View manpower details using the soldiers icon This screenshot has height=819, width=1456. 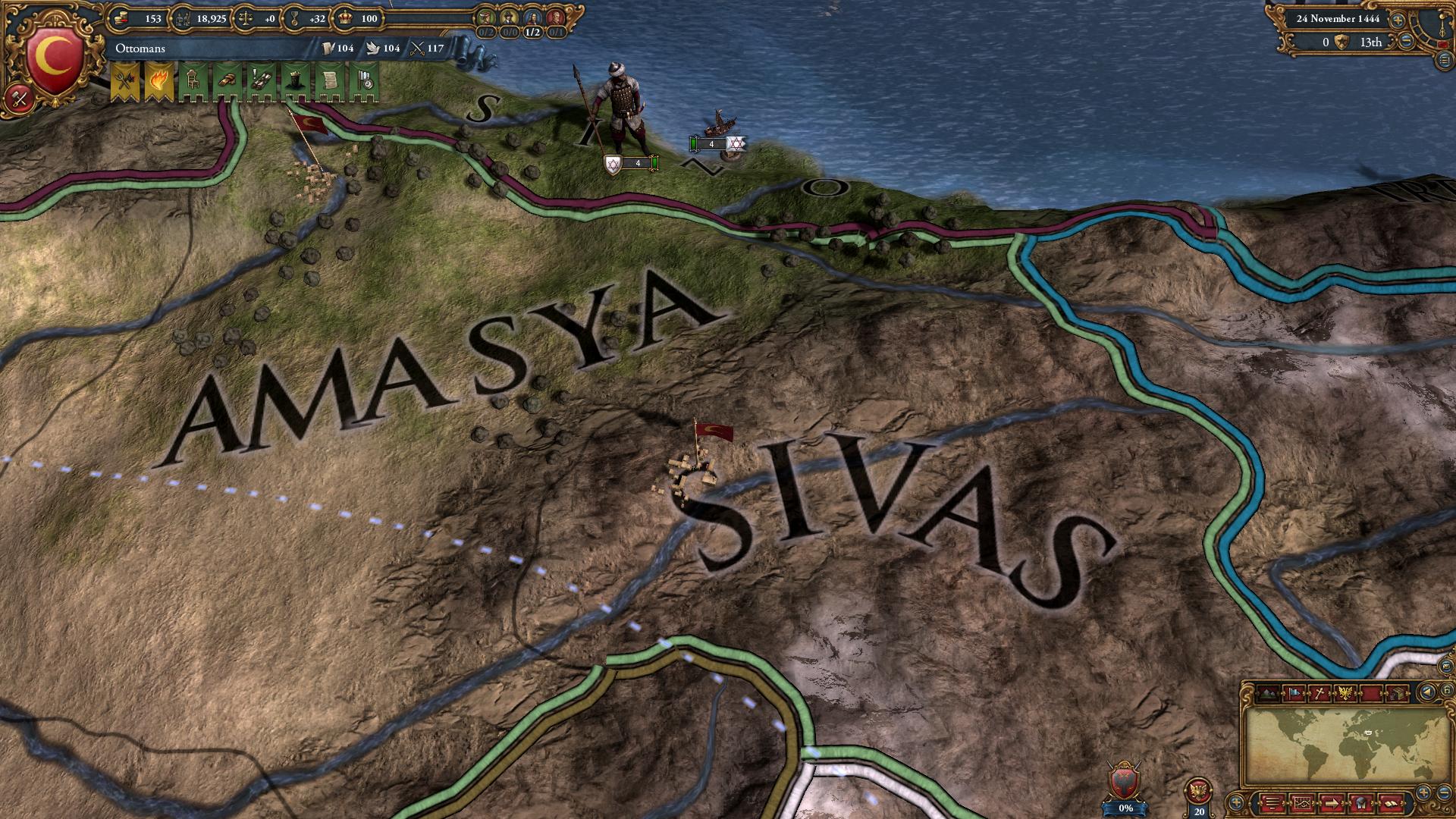tap(182, 19)
